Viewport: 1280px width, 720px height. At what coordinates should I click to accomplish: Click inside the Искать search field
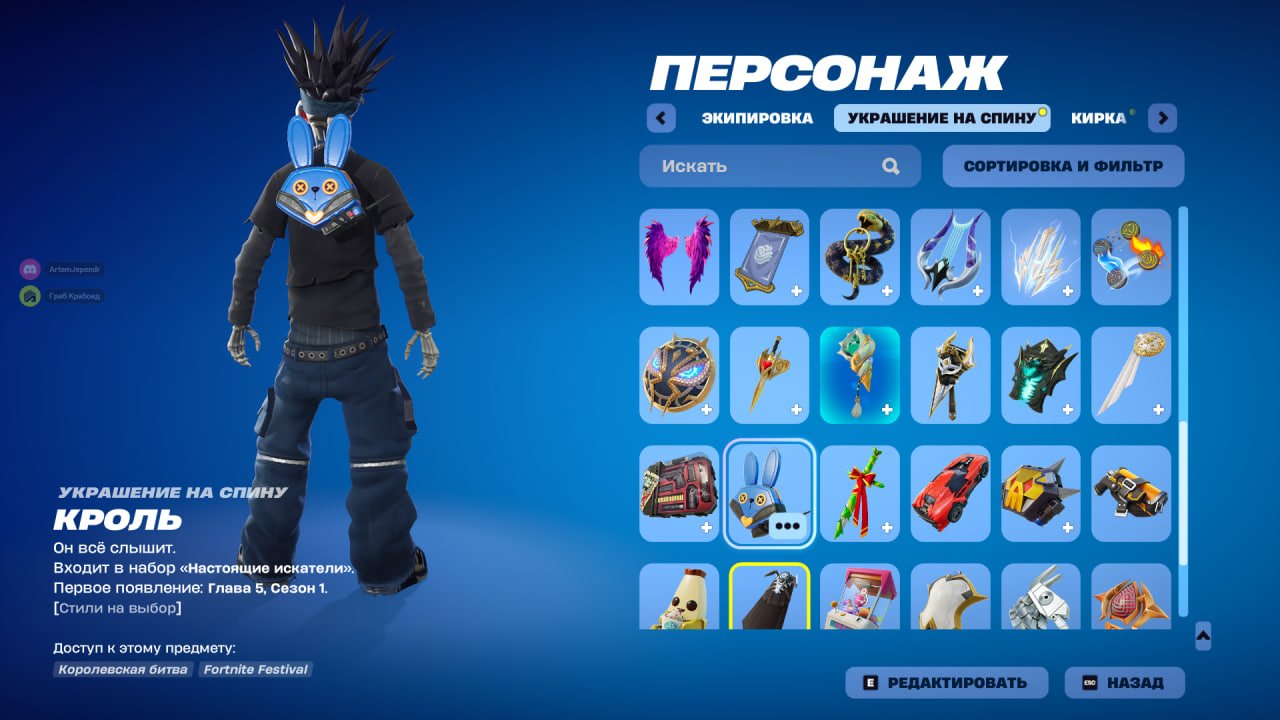click(x=760, y=166)
